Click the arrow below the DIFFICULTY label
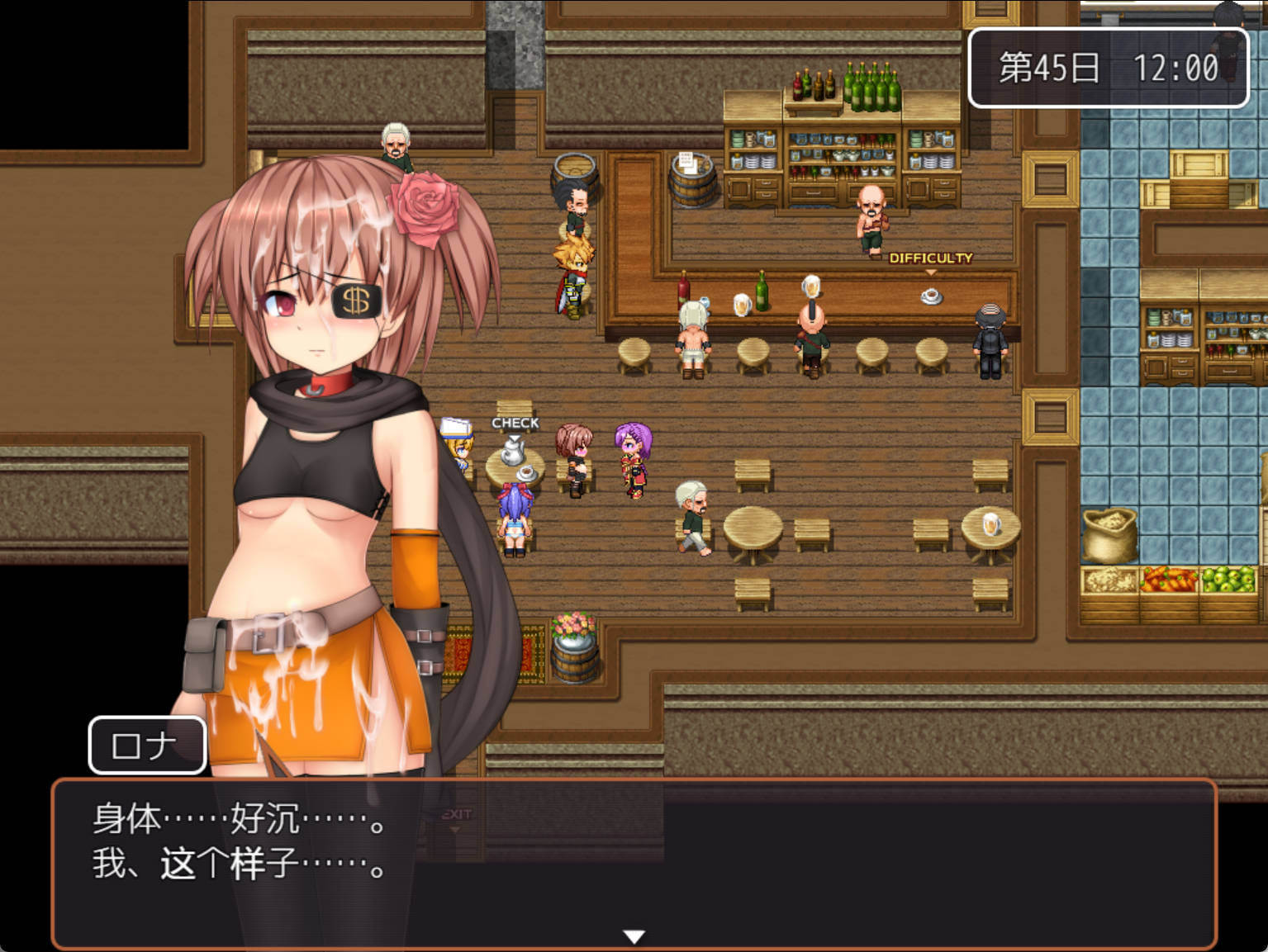 point(933,270)
